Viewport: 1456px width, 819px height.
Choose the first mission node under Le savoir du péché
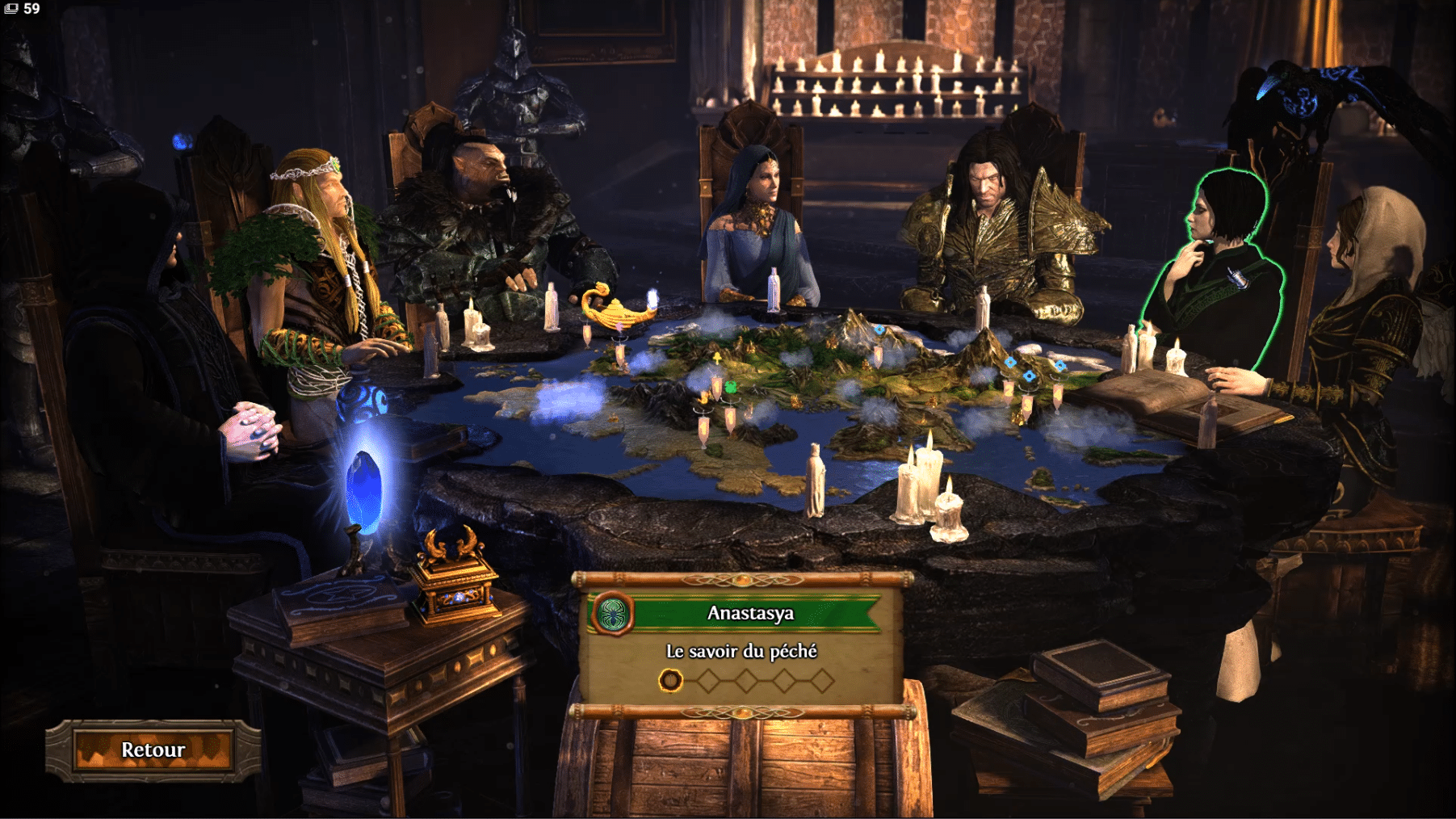(670, 681)
